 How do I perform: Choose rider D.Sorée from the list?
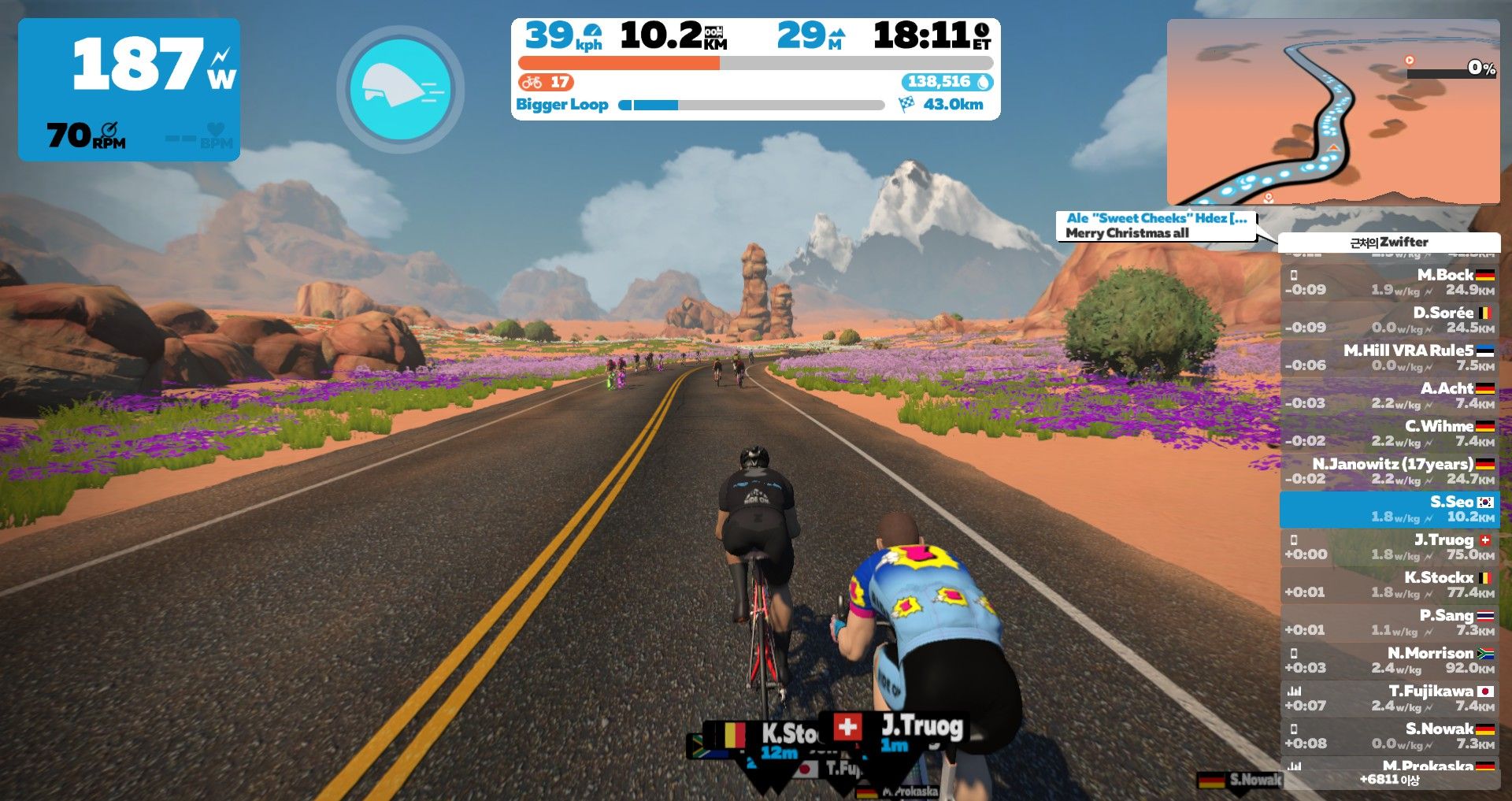1390,320
